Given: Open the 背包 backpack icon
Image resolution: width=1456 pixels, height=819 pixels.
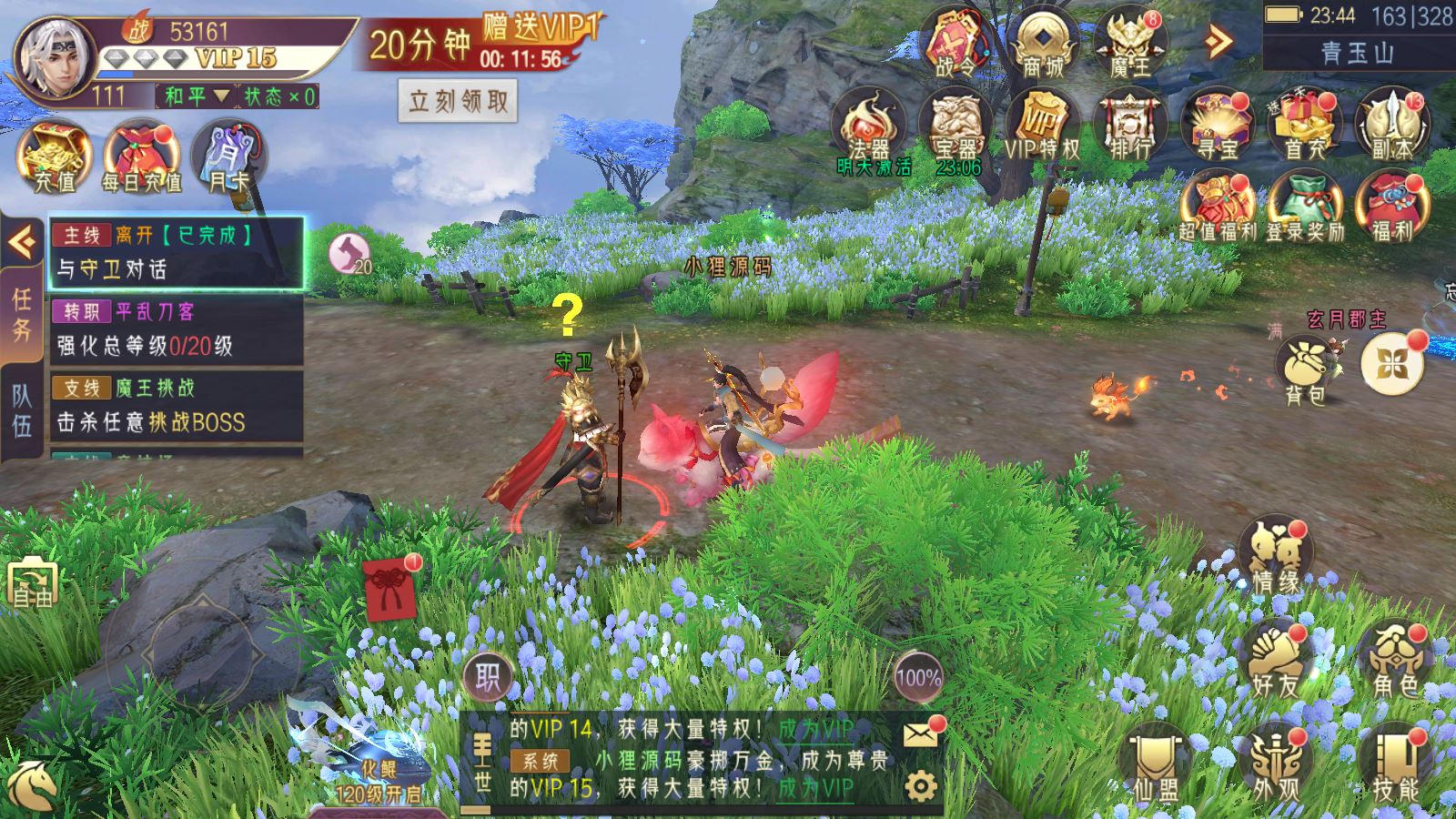Looking at the screenshot, I should tap(1306, 370).
